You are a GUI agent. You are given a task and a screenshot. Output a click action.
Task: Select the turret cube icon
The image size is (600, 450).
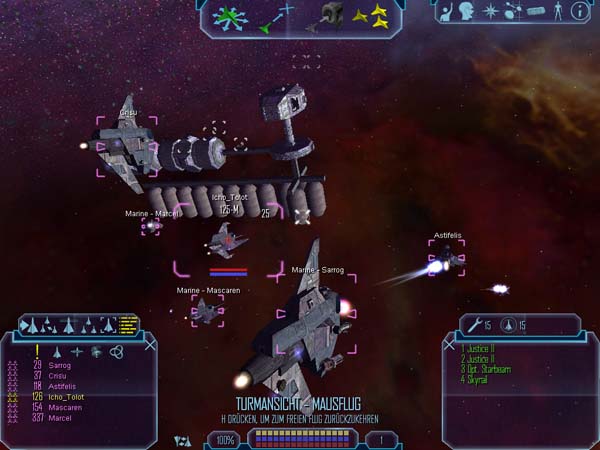[x=332, y=14]
